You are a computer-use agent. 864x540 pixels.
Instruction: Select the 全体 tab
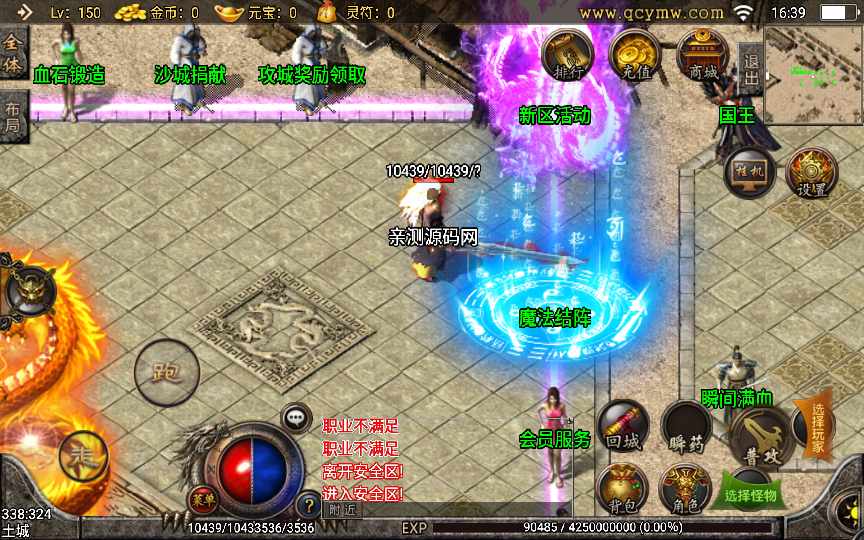(13, 53)
